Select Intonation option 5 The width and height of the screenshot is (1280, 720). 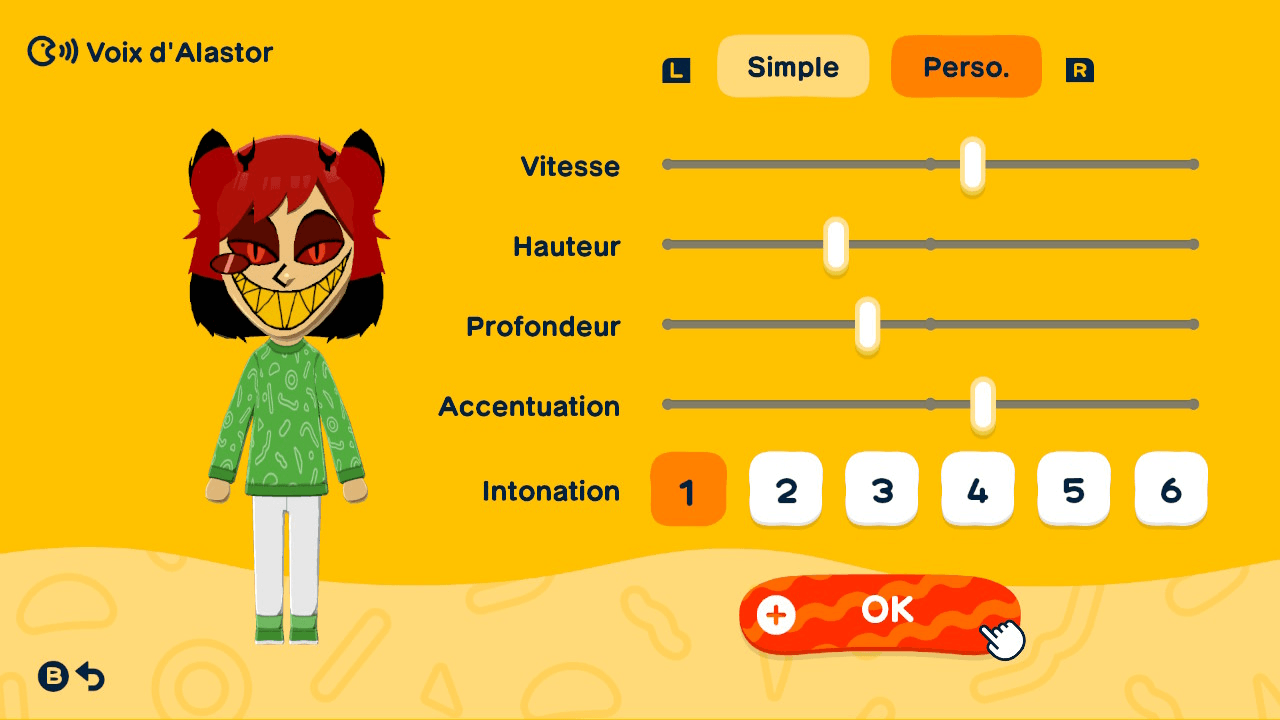click(1073, 489)
